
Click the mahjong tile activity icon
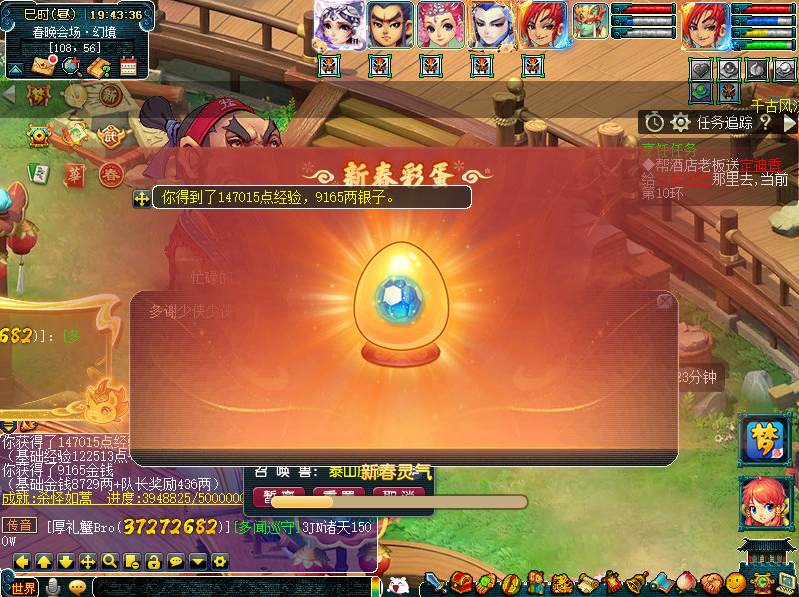38,171
